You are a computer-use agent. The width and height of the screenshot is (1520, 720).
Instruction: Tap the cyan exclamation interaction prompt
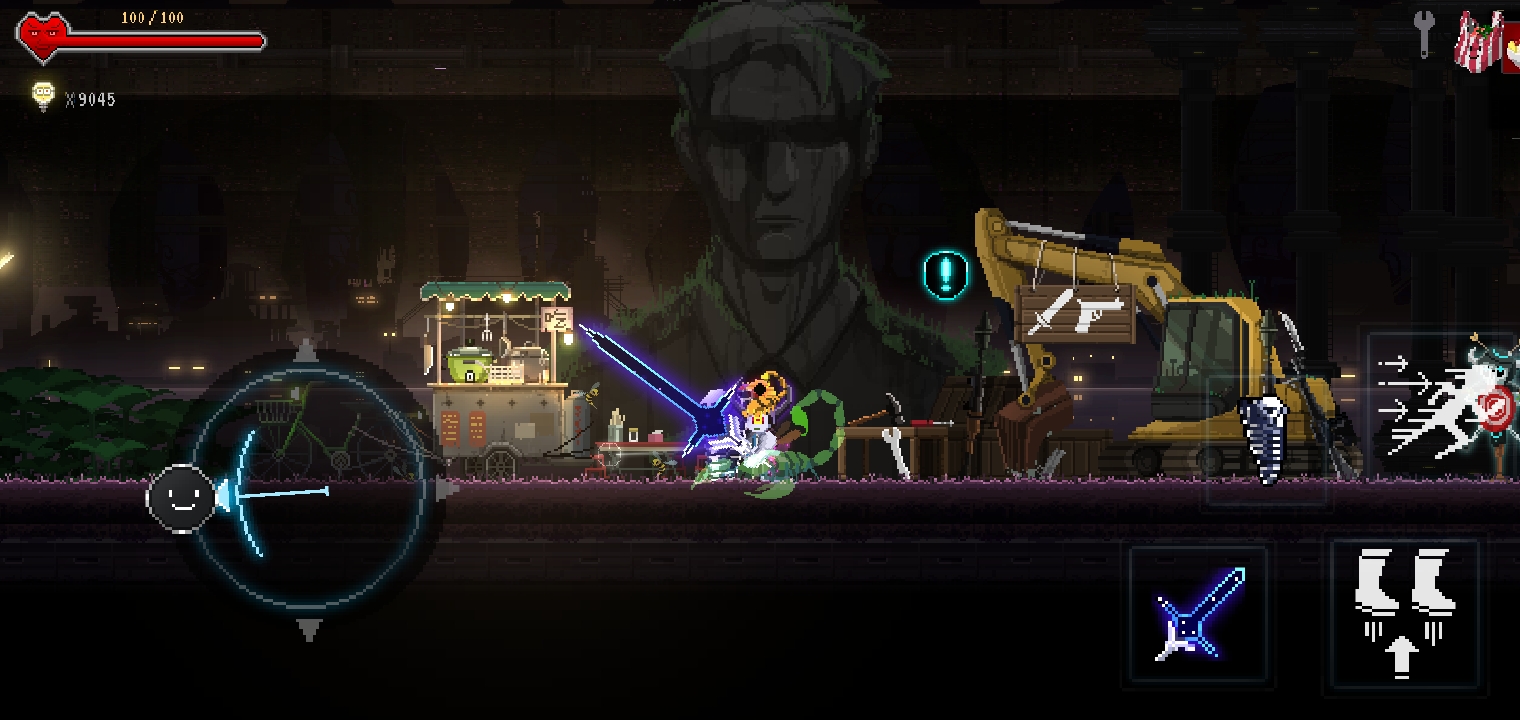[945, 274]
